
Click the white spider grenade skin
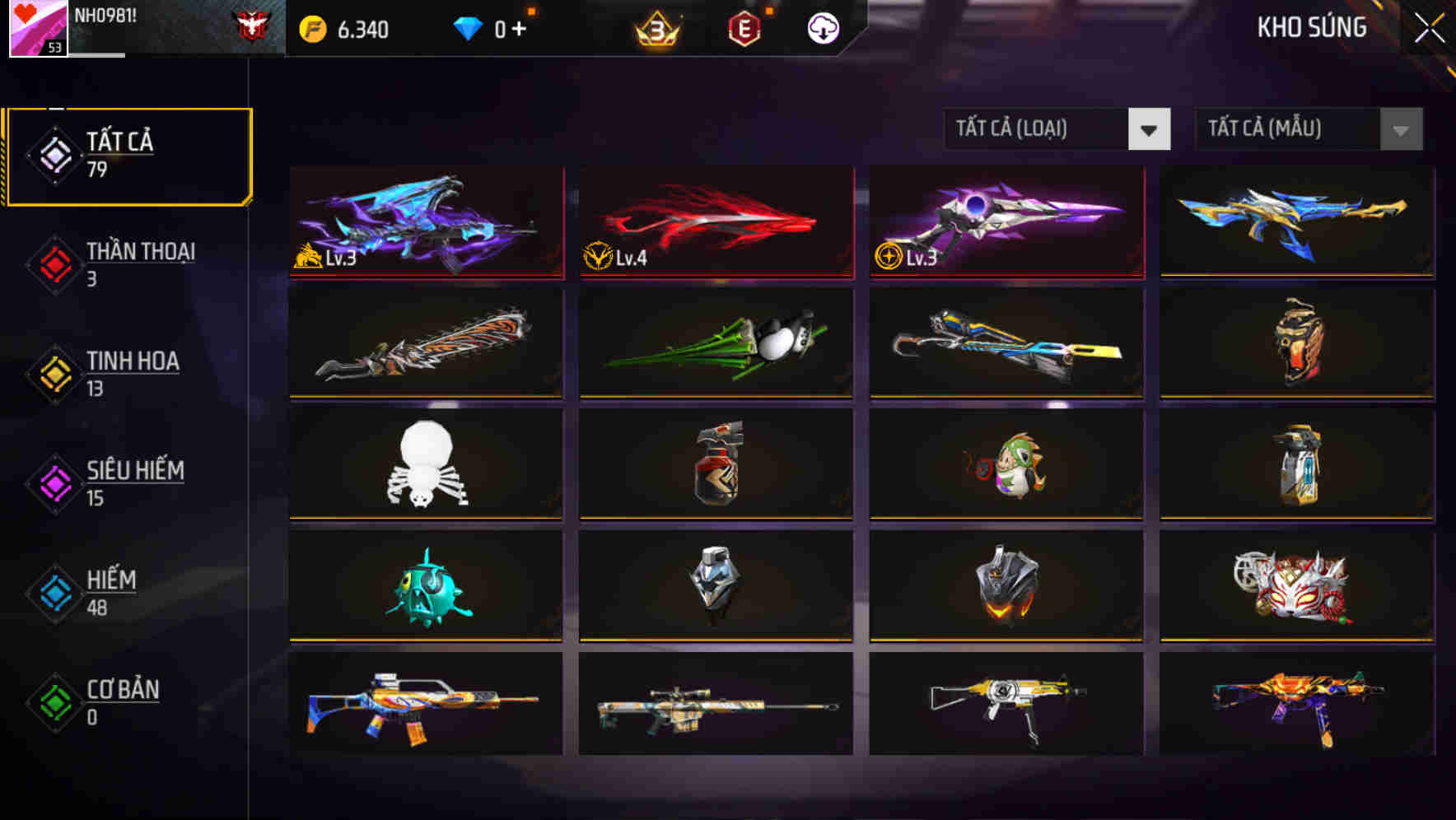425,464
